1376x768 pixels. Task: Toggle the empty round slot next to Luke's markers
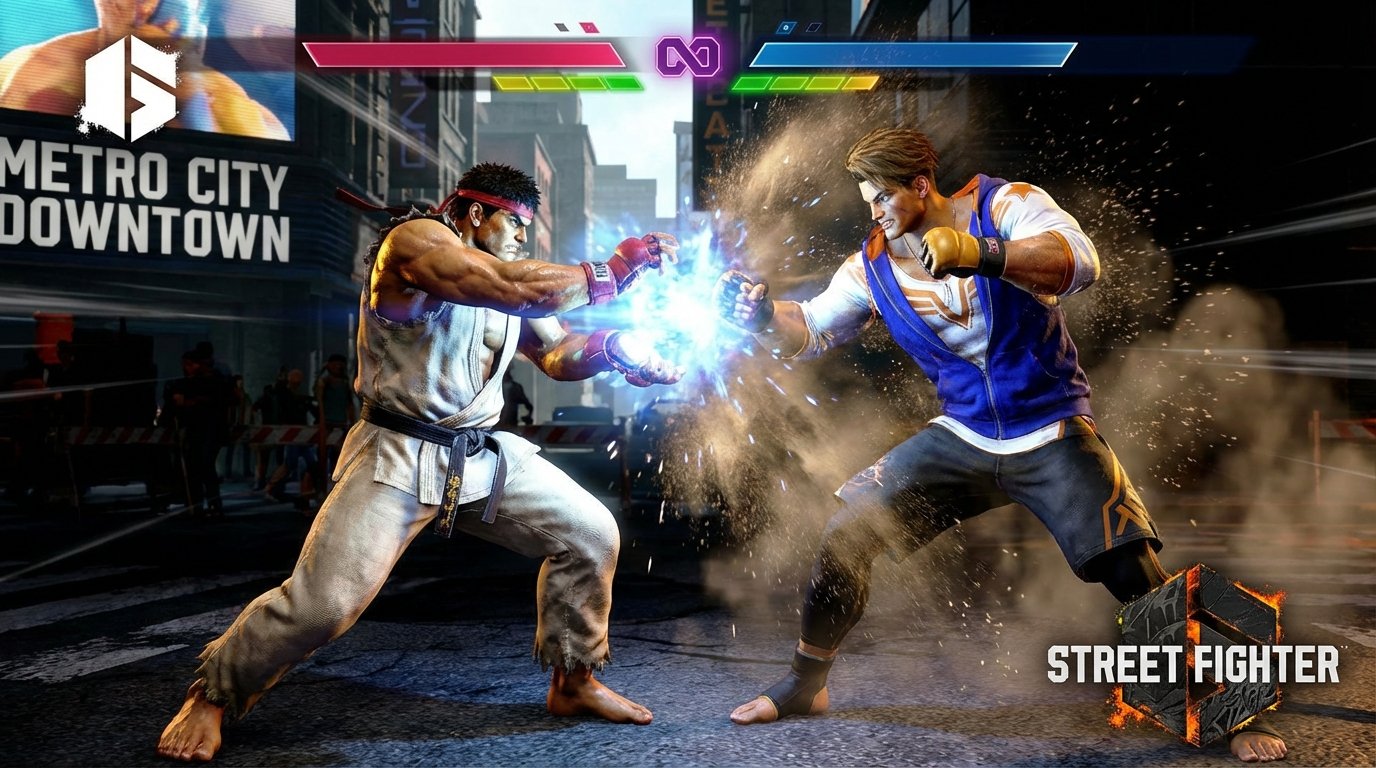pos(813,27)
